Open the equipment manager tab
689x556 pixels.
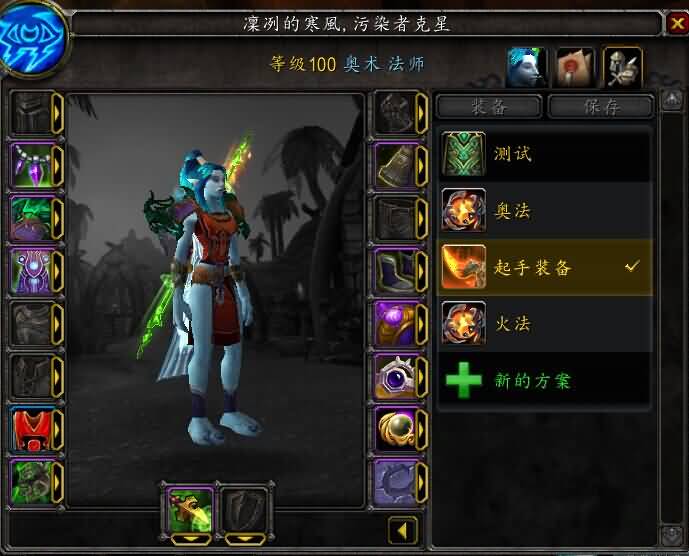(x=623, y=66)
